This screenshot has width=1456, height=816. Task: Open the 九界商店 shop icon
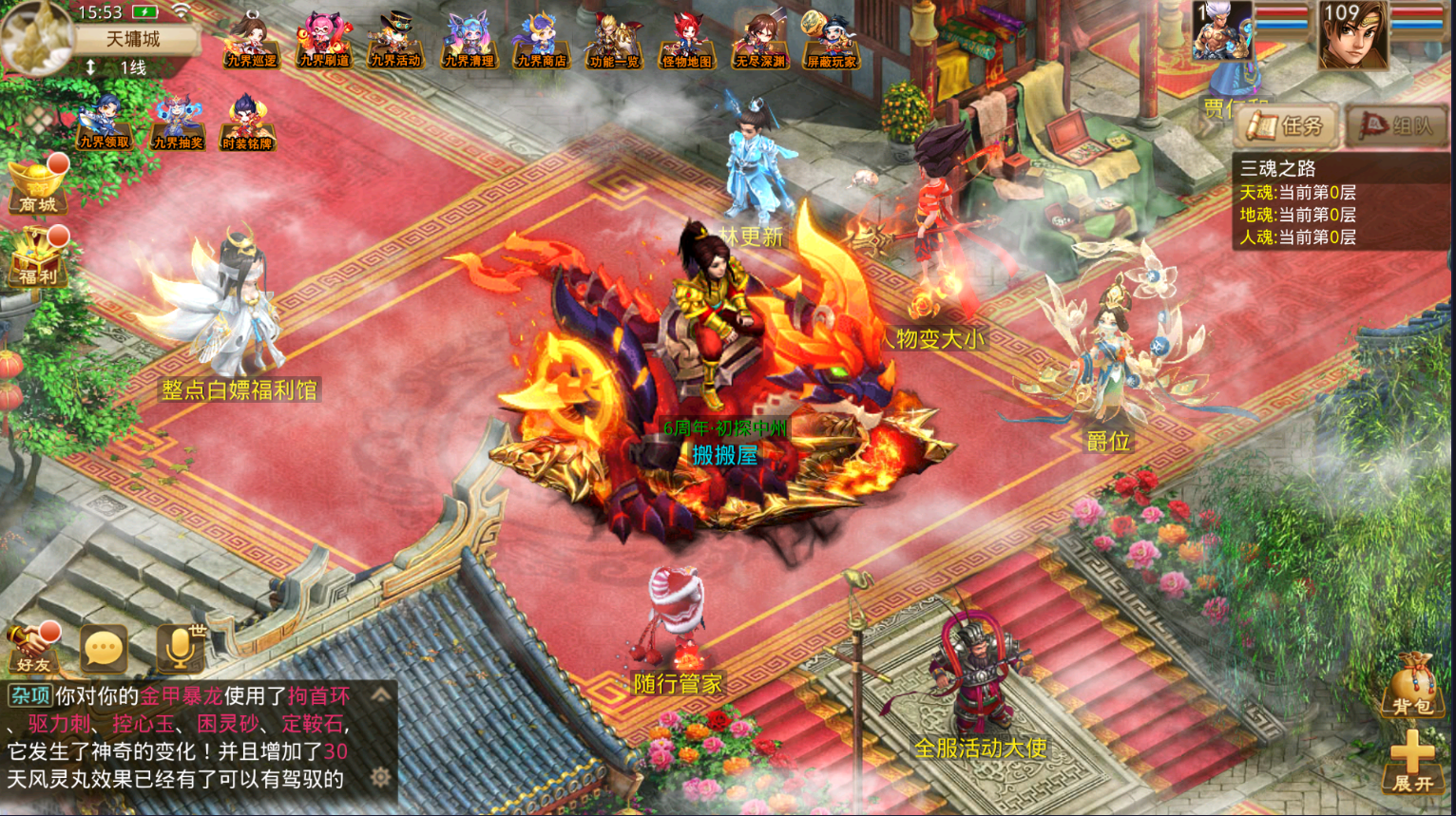[x=541, y=40]
